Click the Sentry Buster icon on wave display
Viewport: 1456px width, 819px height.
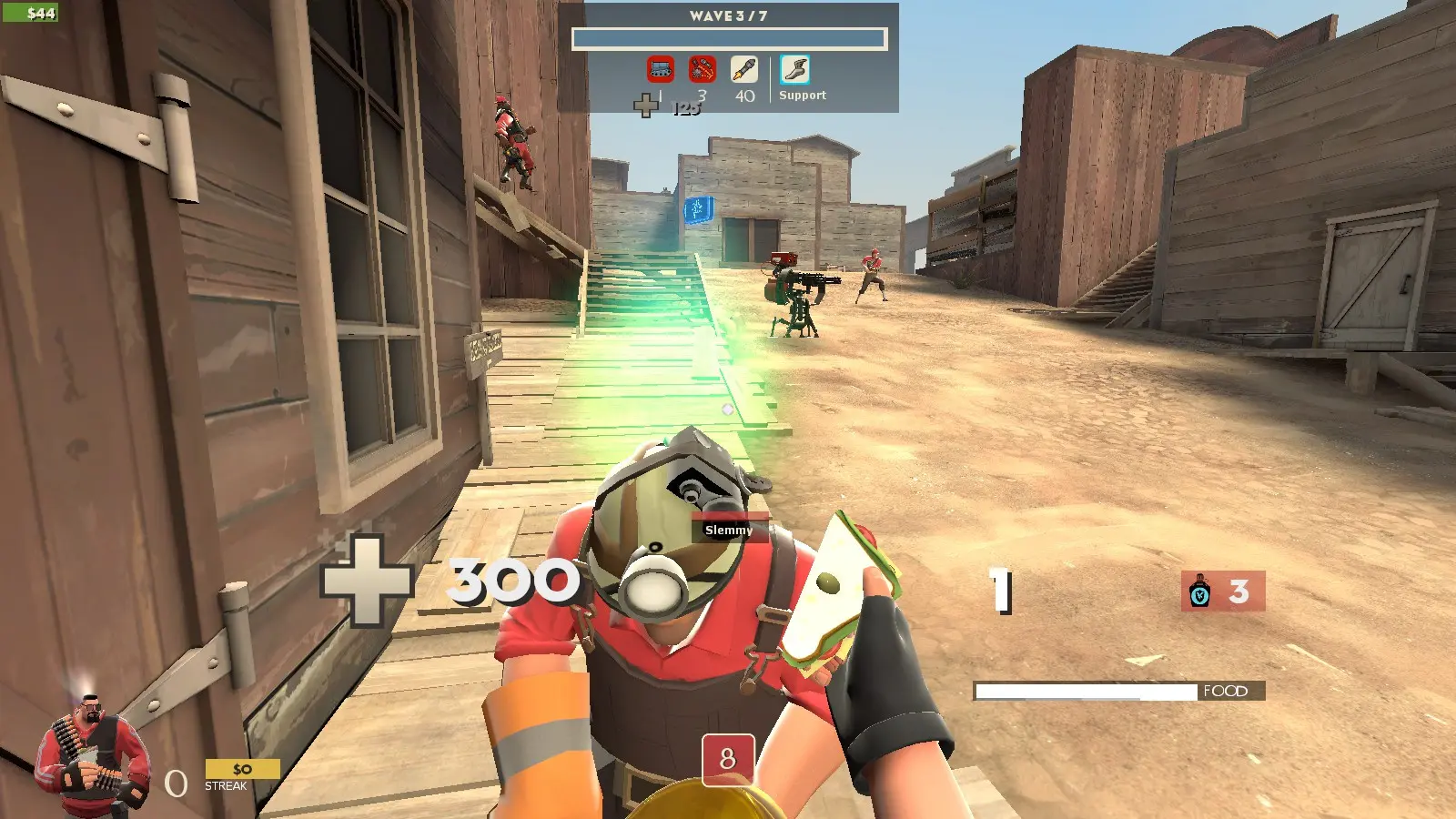click(x=702, y=70)
